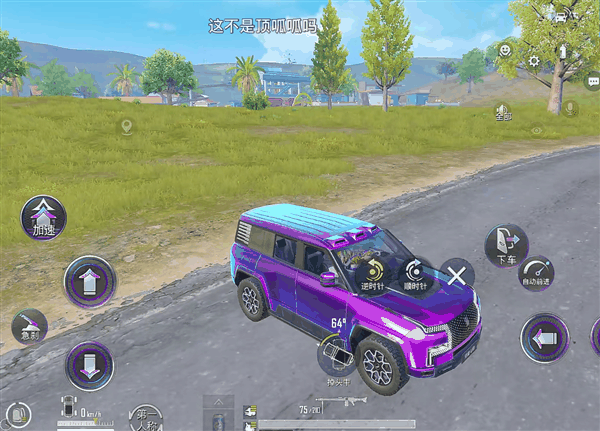Rotate clockwise with 顺时针

413,271
